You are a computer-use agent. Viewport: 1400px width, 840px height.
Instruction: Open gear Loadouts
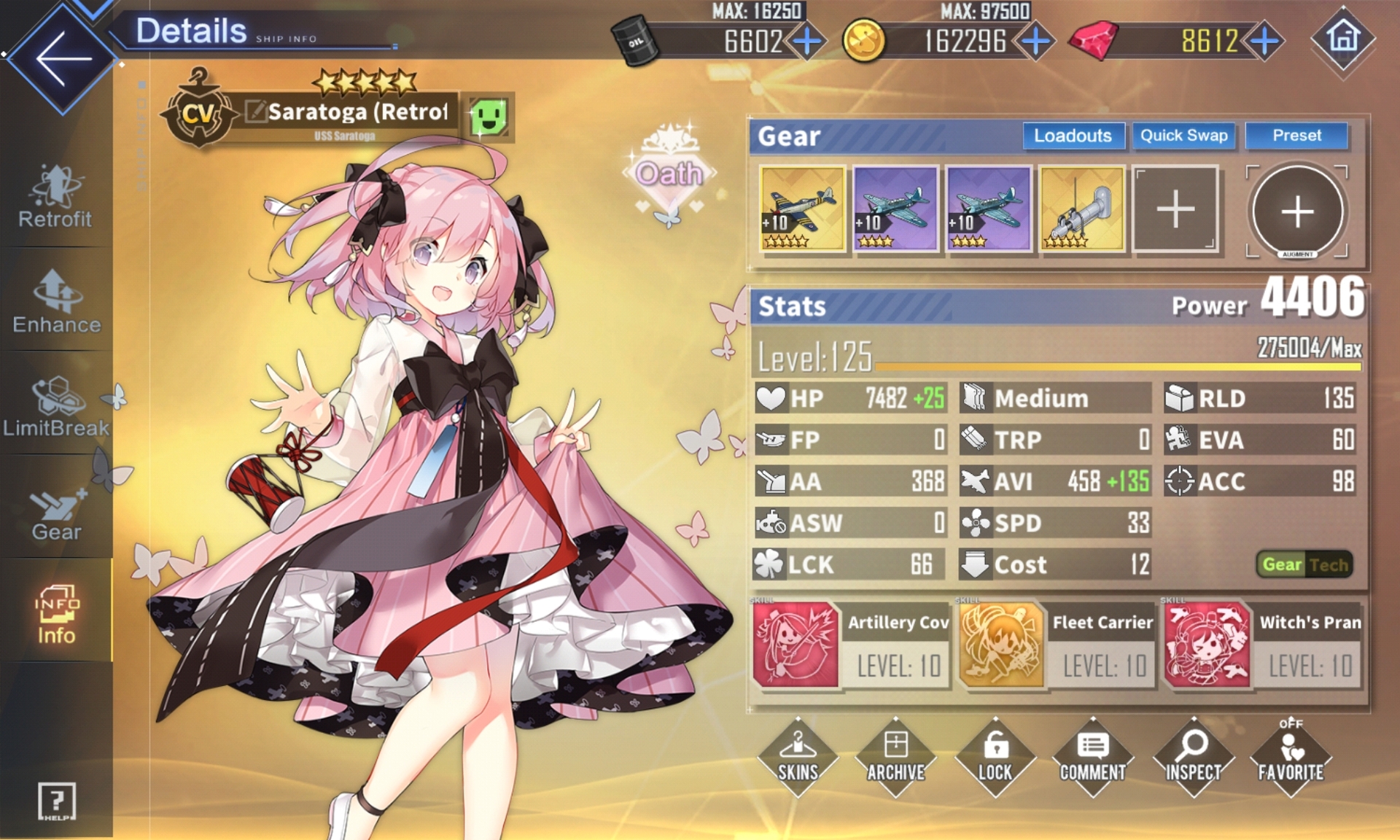(1072, 136)
